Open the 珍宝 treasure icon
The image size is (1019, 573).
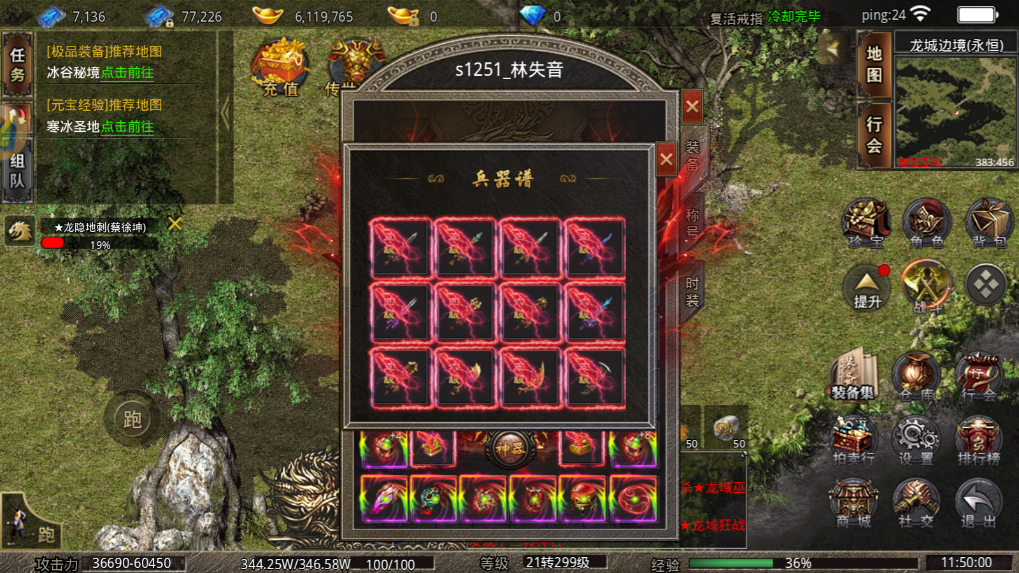click(866, 223)
